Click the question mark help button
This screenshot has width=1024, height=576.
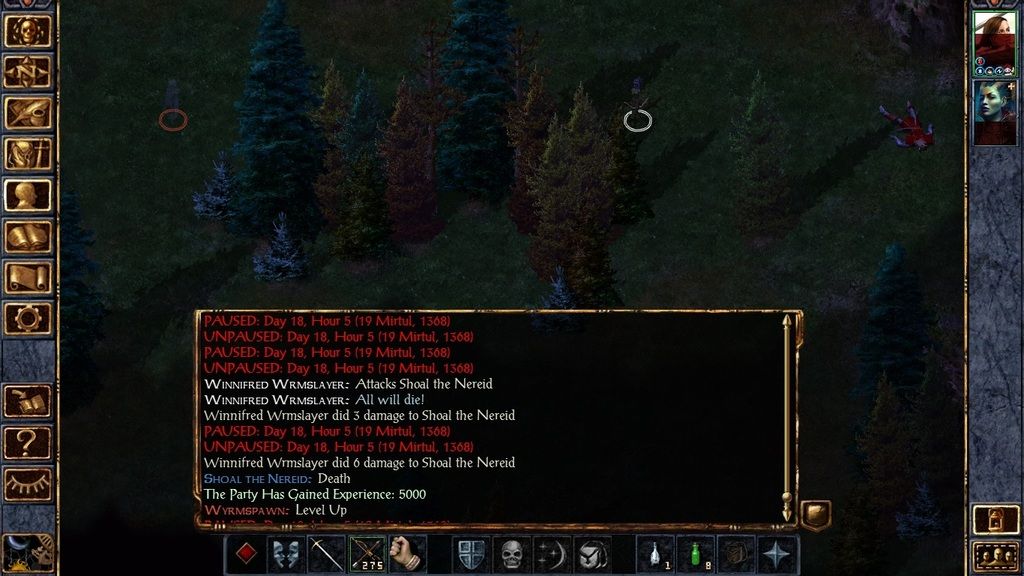point(28,442)
